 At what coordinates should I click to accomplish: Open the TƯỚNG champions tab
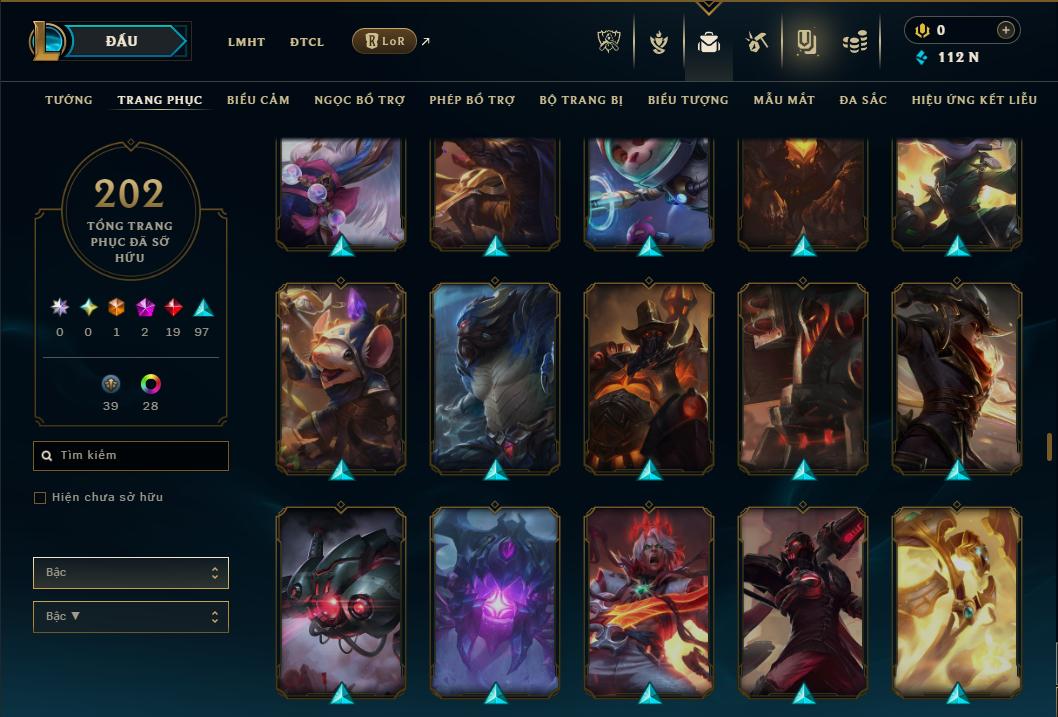click(69, 100)
